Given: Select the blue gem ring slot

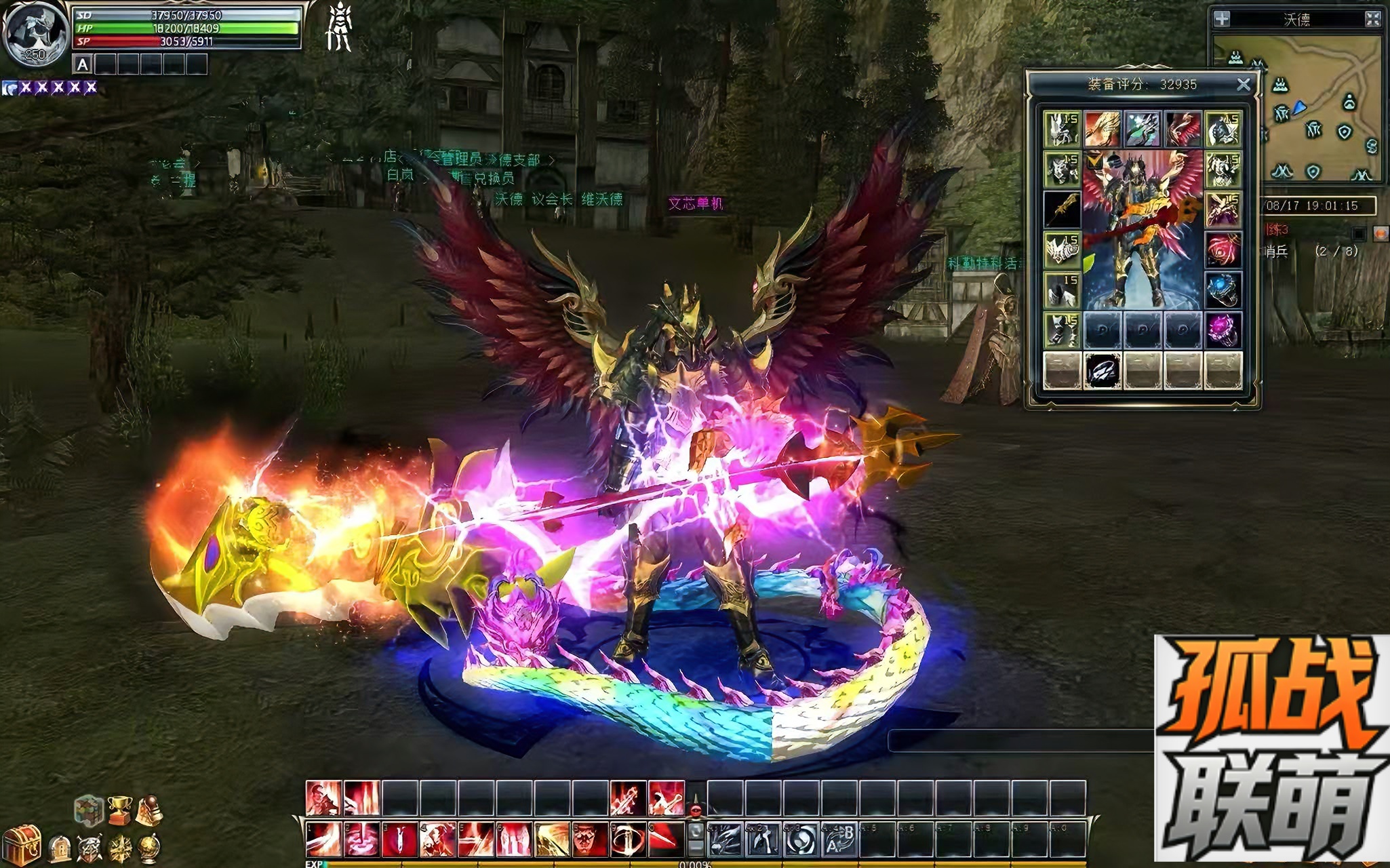Looking at the screenshot, I should tap(1223, 290).
